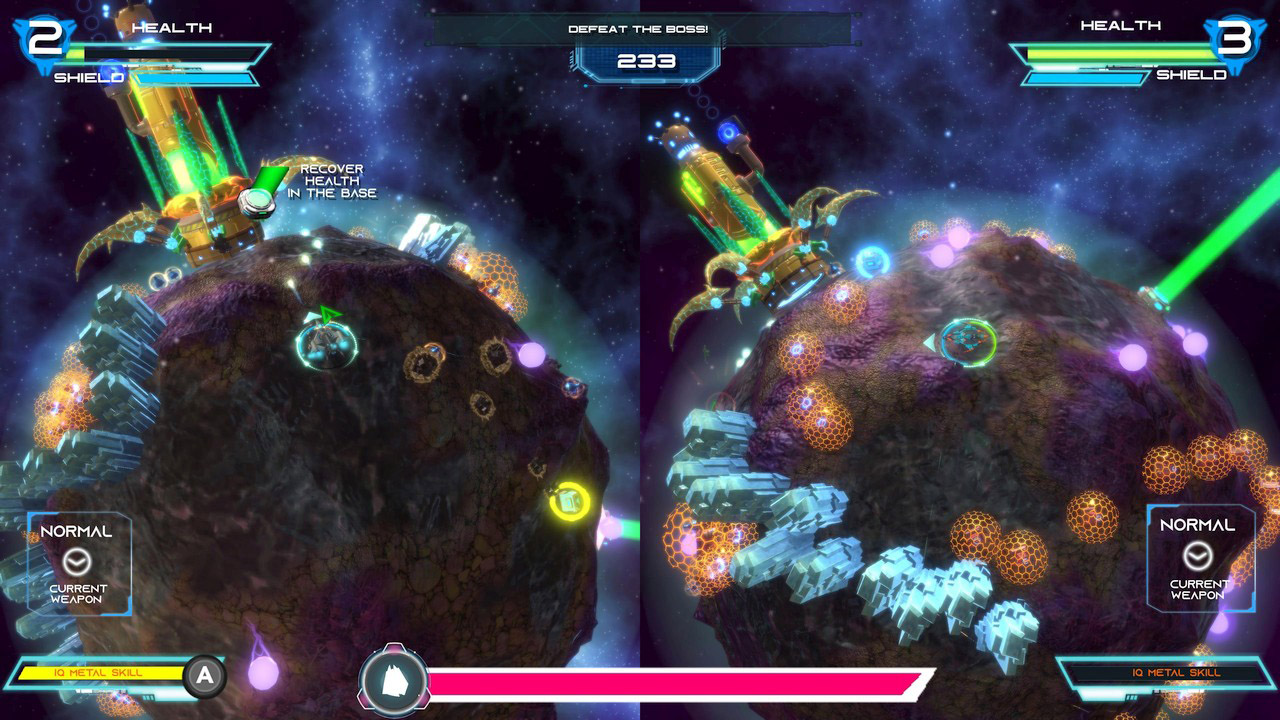The width and height of the screenshot is (1280, 720).
Task: Expand the DEFEAT THE BOSS banner
Action: [x=640, y=30]
